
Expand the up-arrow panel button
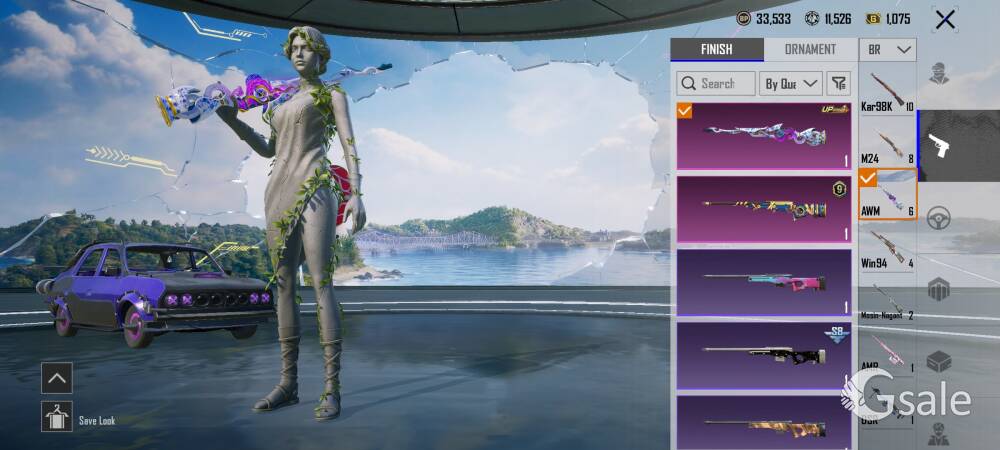(x=57, y=377)
